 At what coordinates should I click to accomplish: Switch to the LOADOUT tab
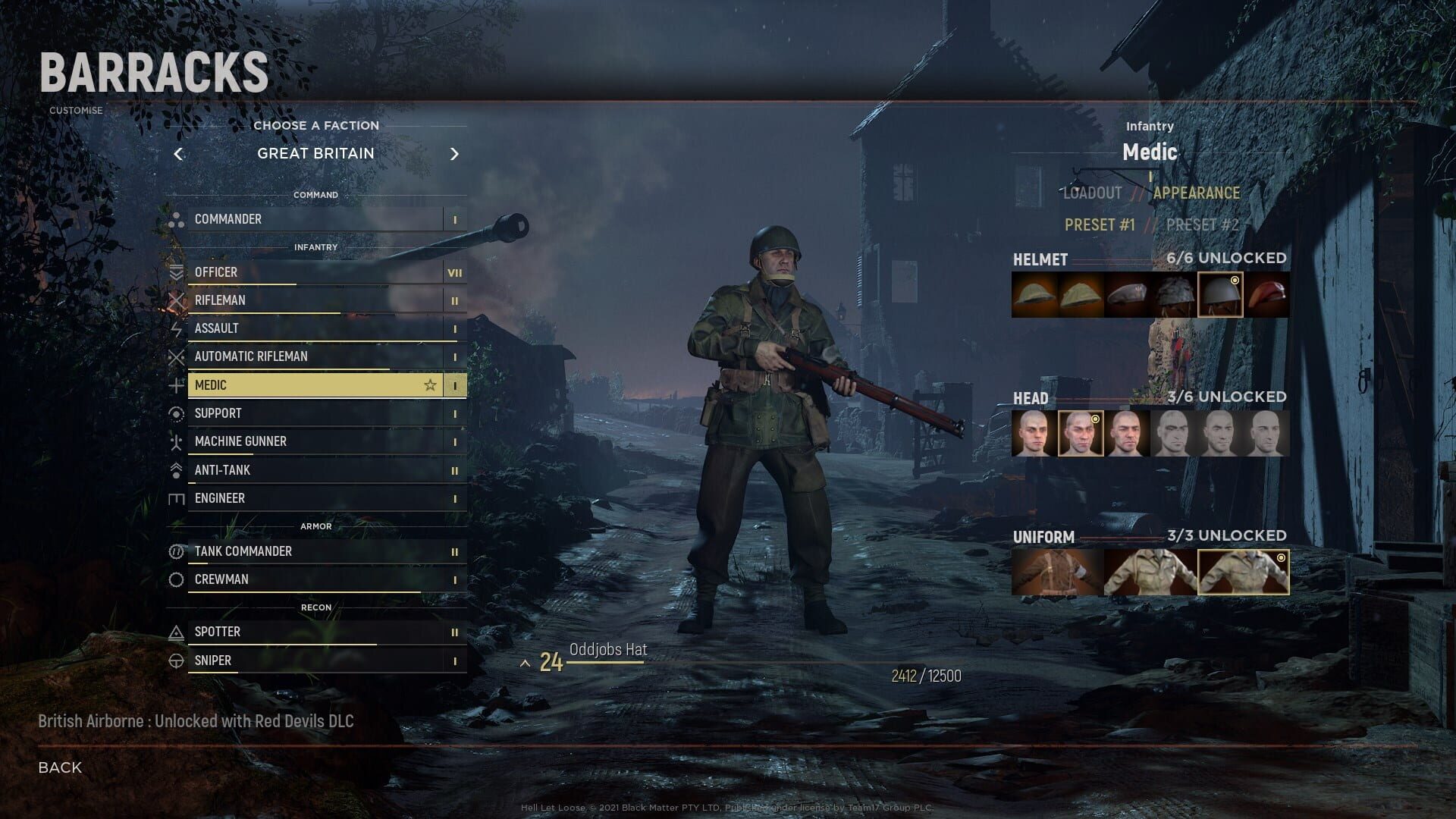1092,193
